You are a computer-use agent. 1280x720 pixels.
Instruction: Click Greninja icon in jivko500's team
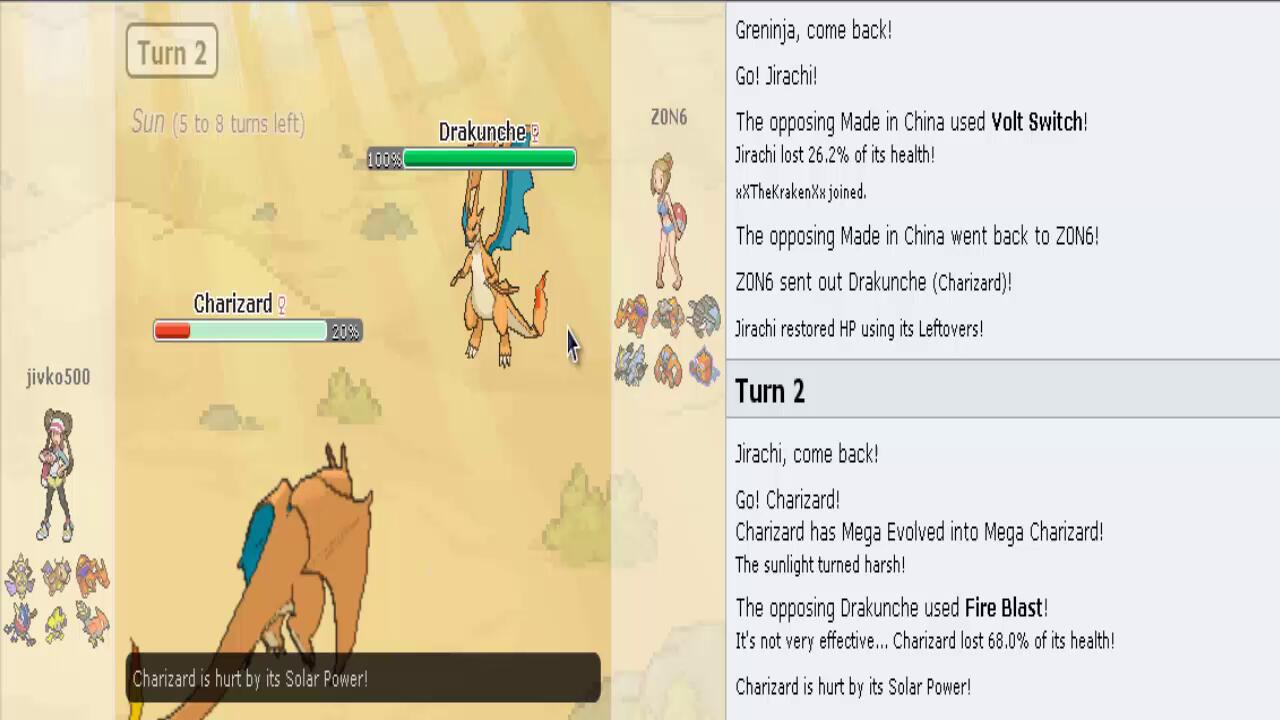pos(21,624)
